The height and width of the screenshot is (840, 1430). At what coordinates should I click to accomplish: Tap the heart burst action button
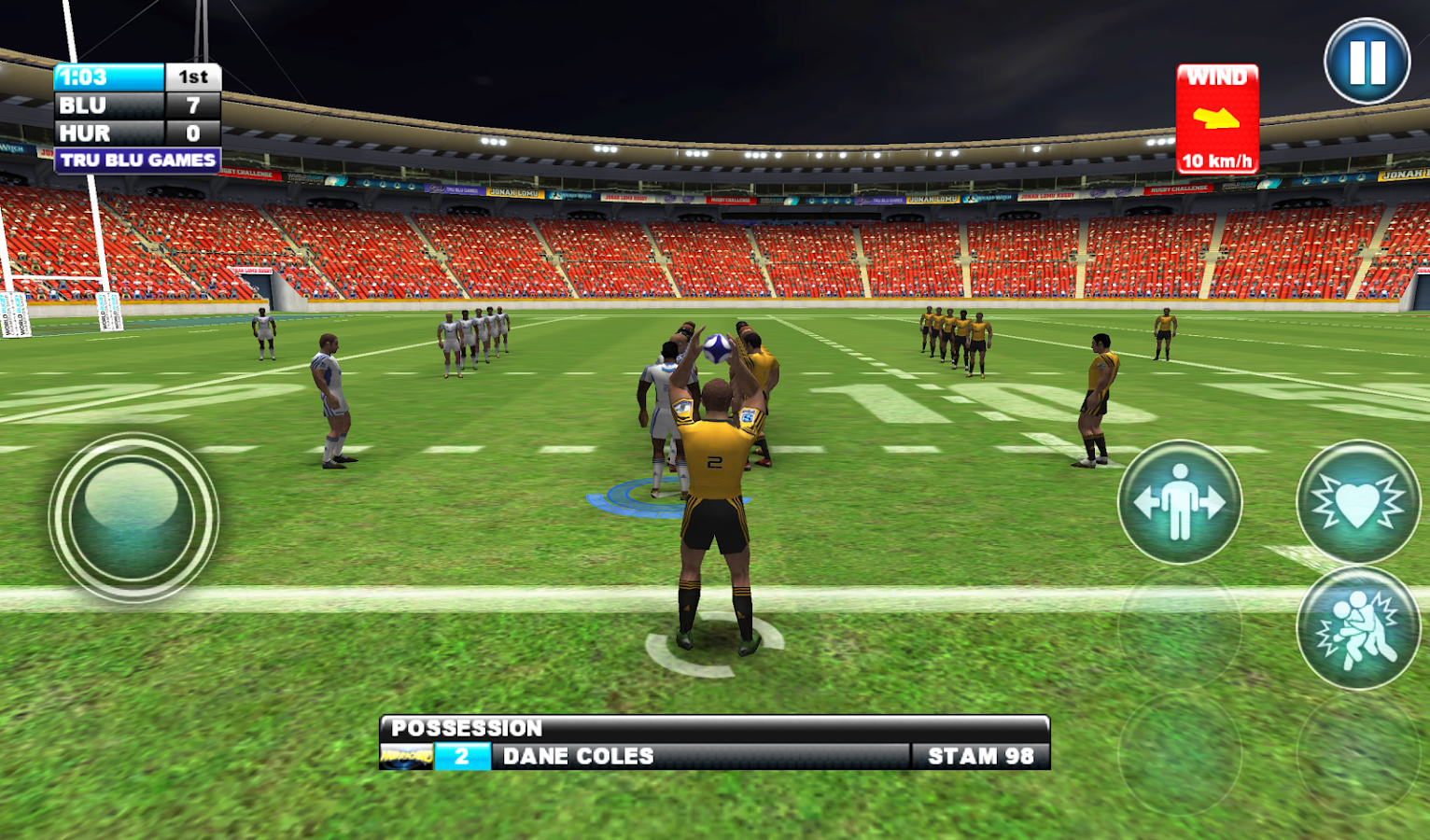click(1357, 502)
